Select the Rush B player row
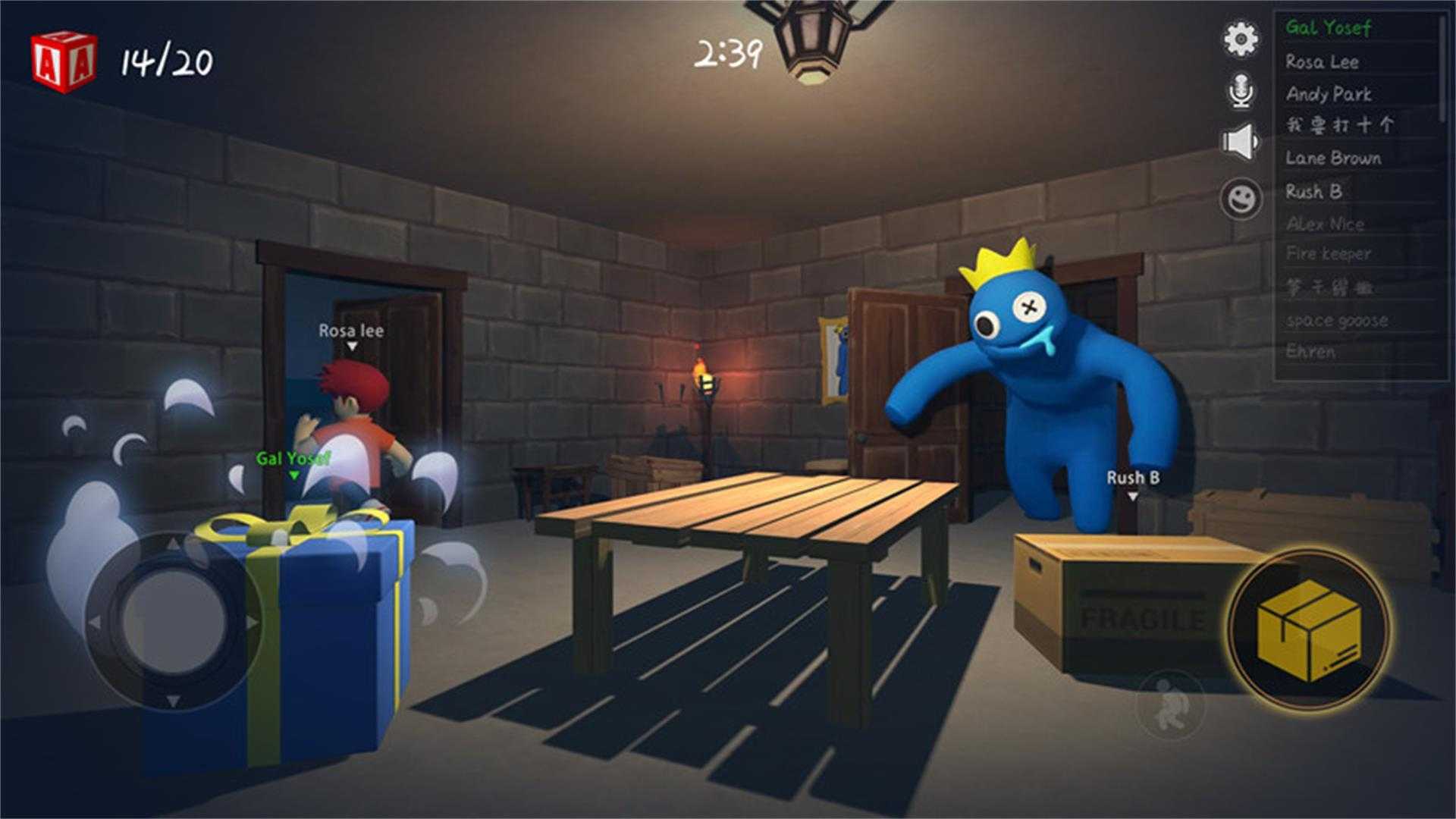Image resolution: width=1456 pixels, height=819 pixels. click(x=1313, y=191)
